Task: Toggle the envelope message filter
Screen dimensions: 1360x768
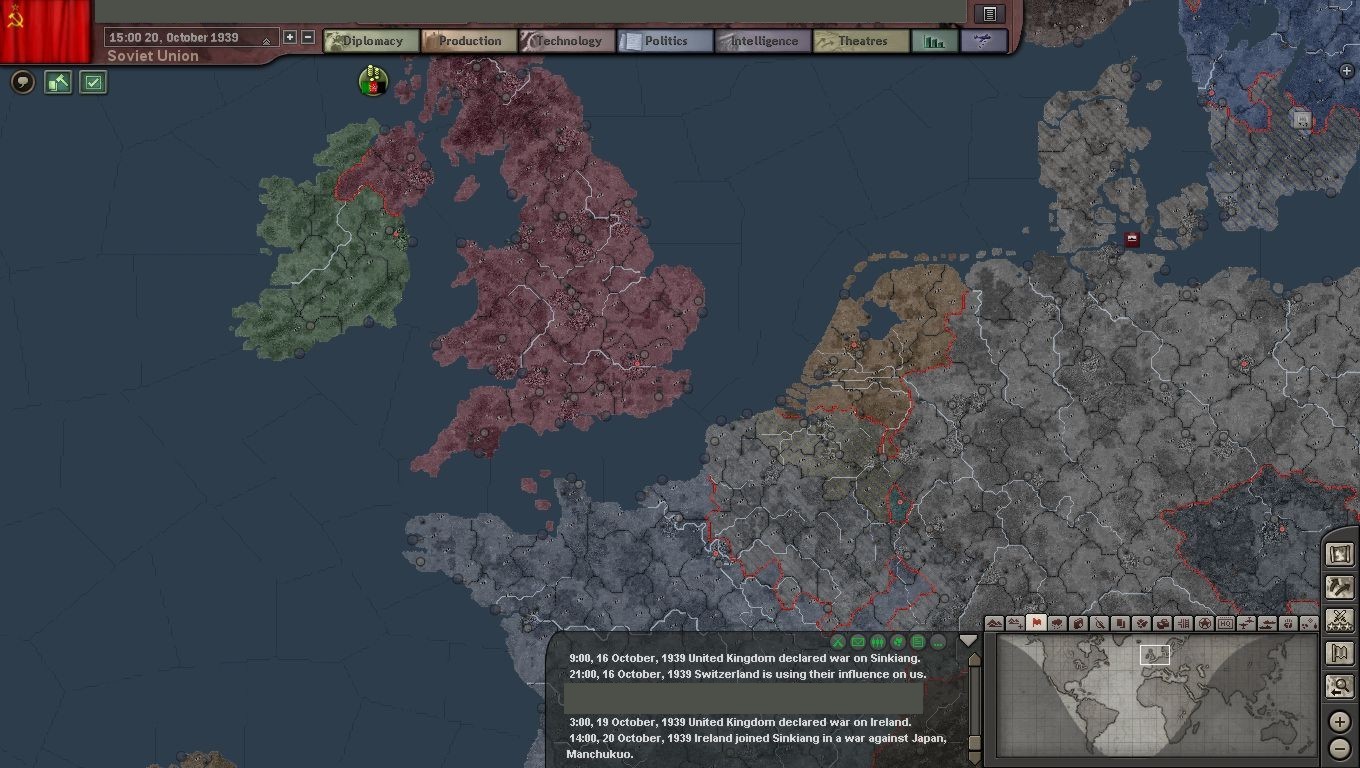Action: tap(858, 642)
